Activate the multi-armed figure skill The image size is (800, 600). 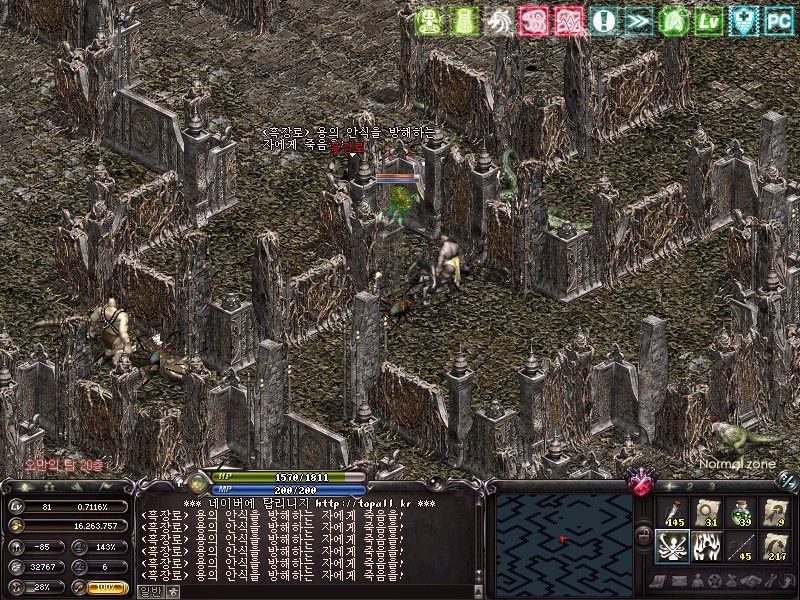[671, 546]
